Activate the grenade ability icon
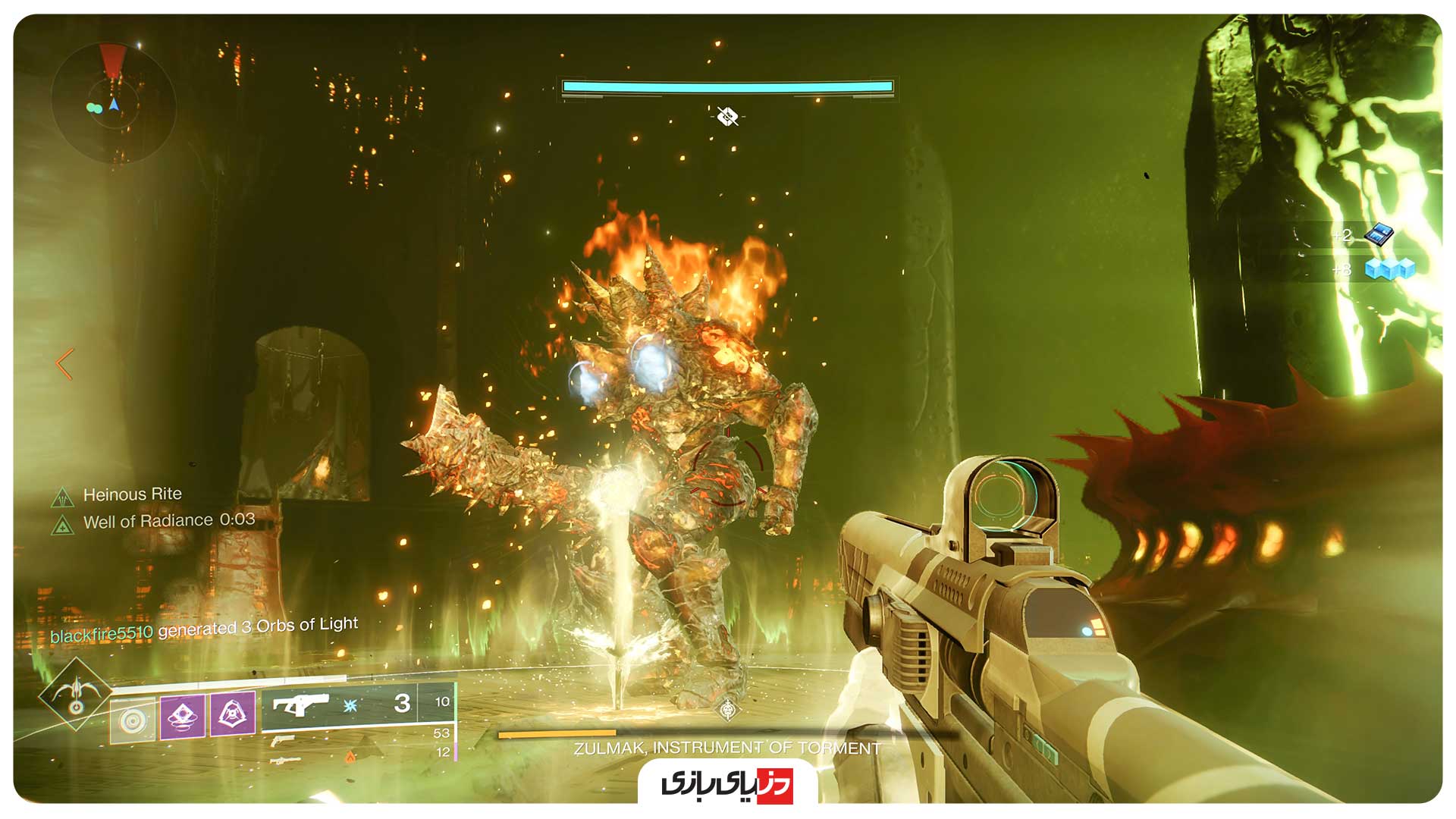Image resolution: width=1456 pixels, height=819 pixels. [x=133, y=720]
